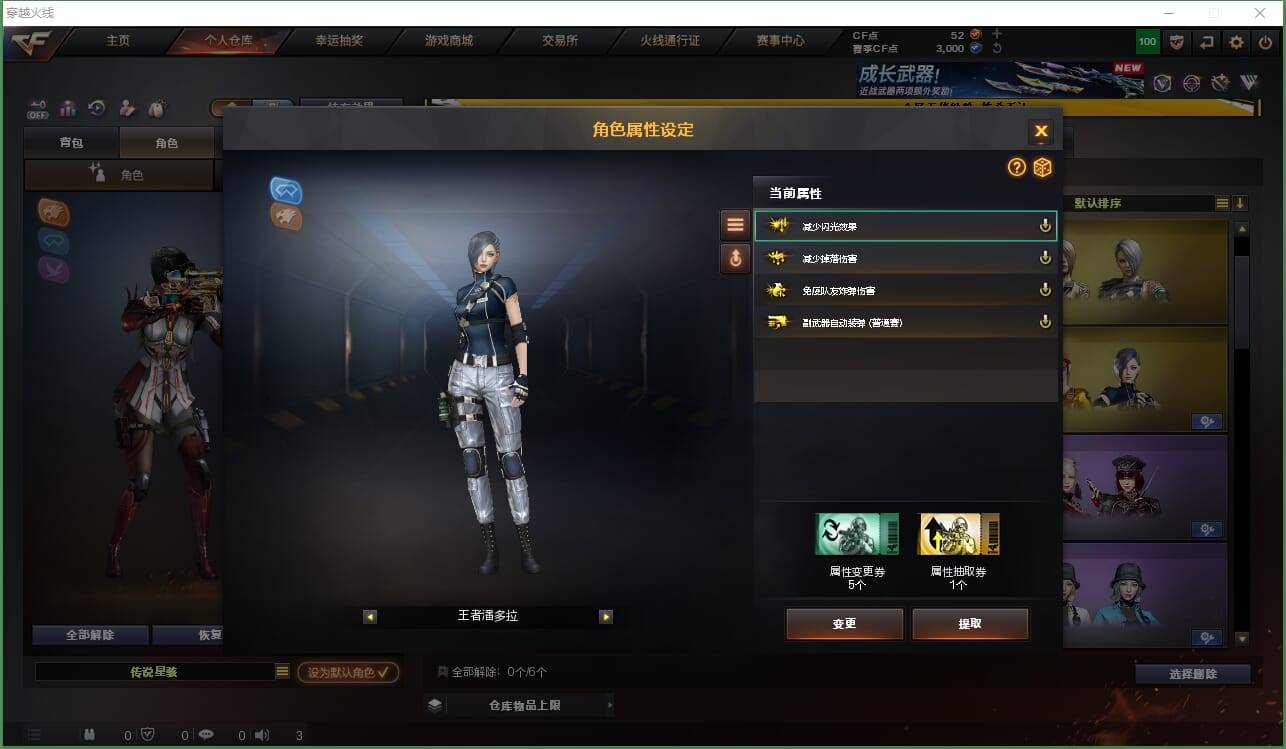Switch the OFF toggle in the warehouse toolbar
The height and width of the screenshot is (749, 1286).
pyautogui.click(x=38, y=109)
